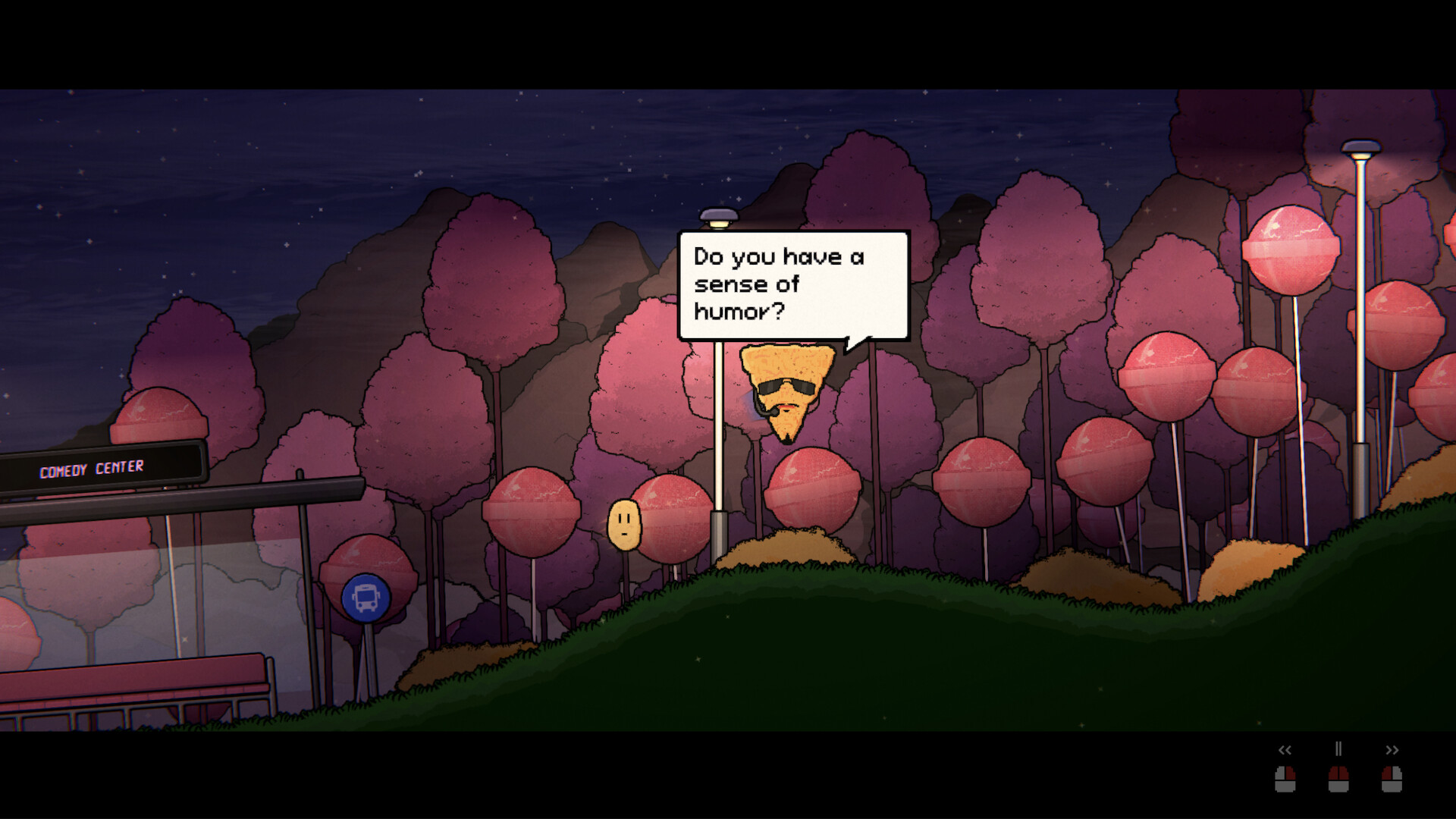Select the pause control in the bottom corner
Screen dimensions: 1456x819
click(x=1338, y=749)
